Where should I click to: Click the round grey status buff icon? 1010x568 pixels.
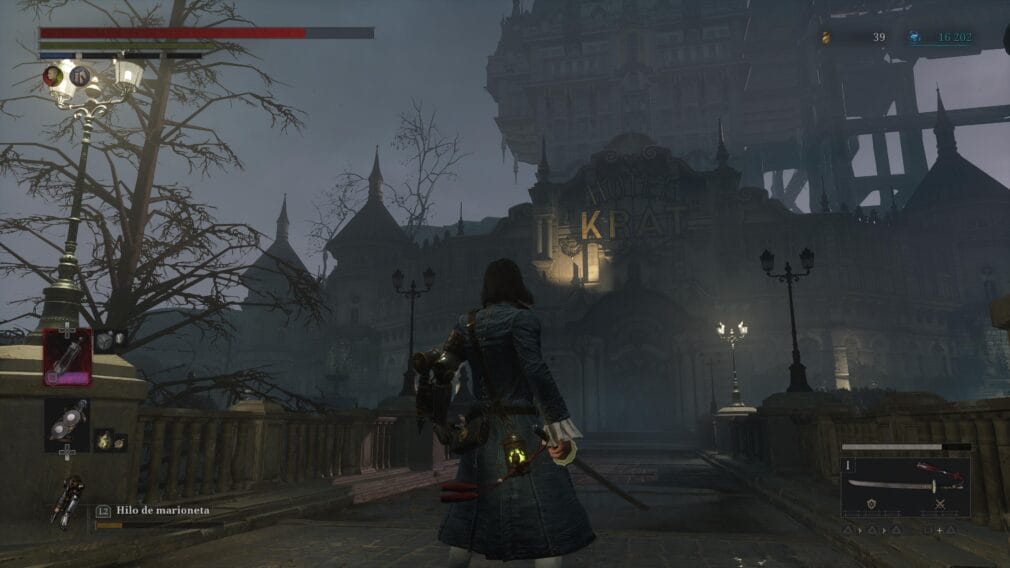tap(79, 75)
